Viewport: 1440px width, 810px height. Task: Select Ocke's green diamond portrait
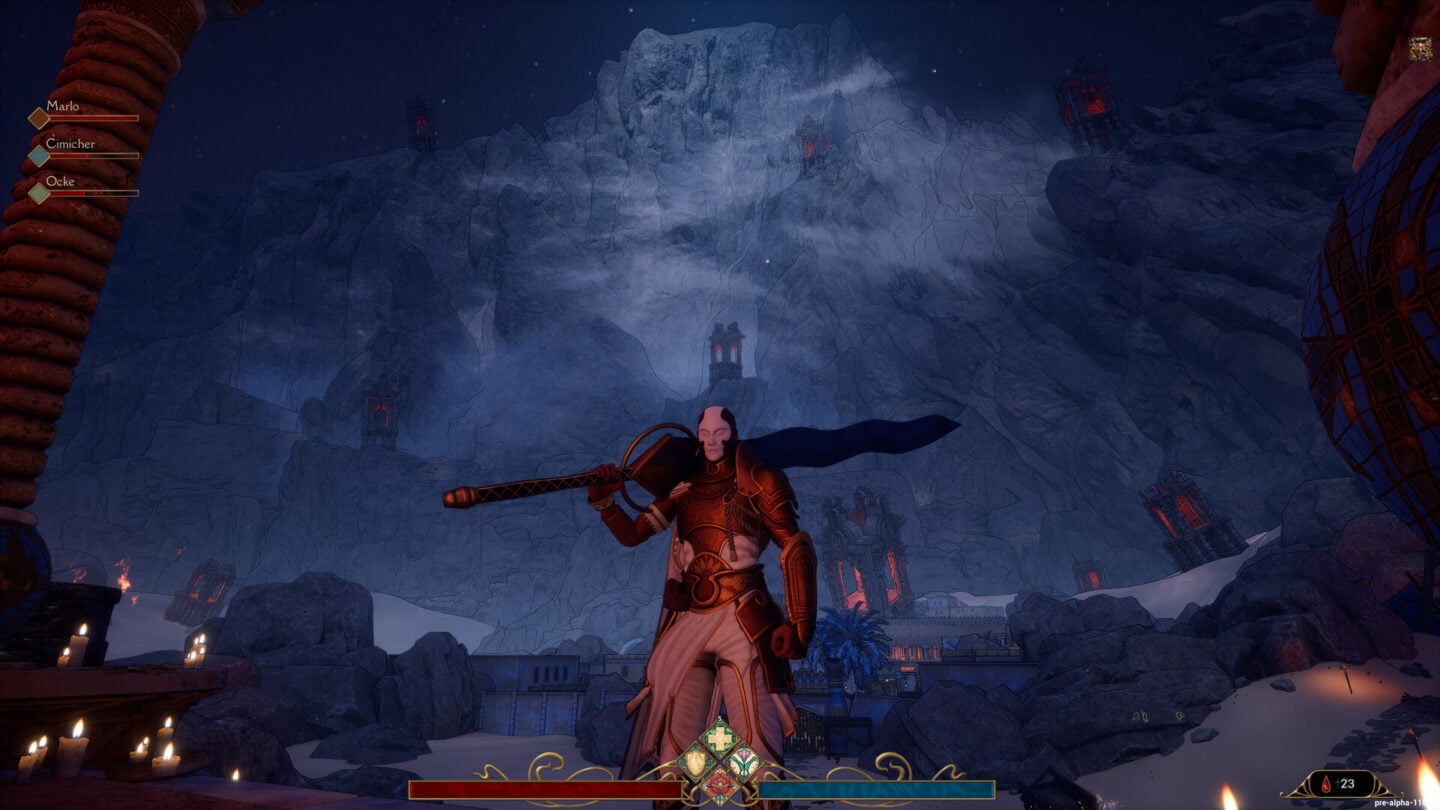38,193
